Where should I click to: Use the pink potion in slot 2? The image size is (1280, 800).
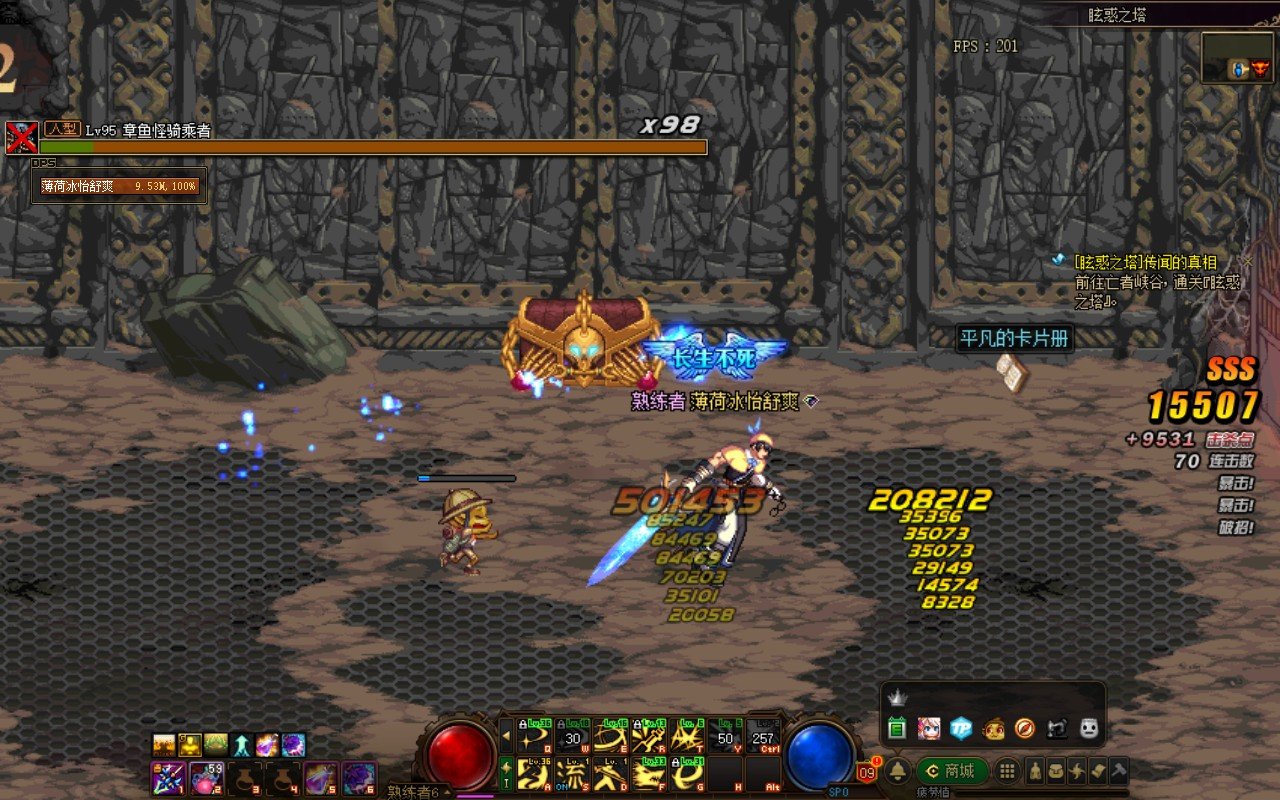tap(207, 777)
